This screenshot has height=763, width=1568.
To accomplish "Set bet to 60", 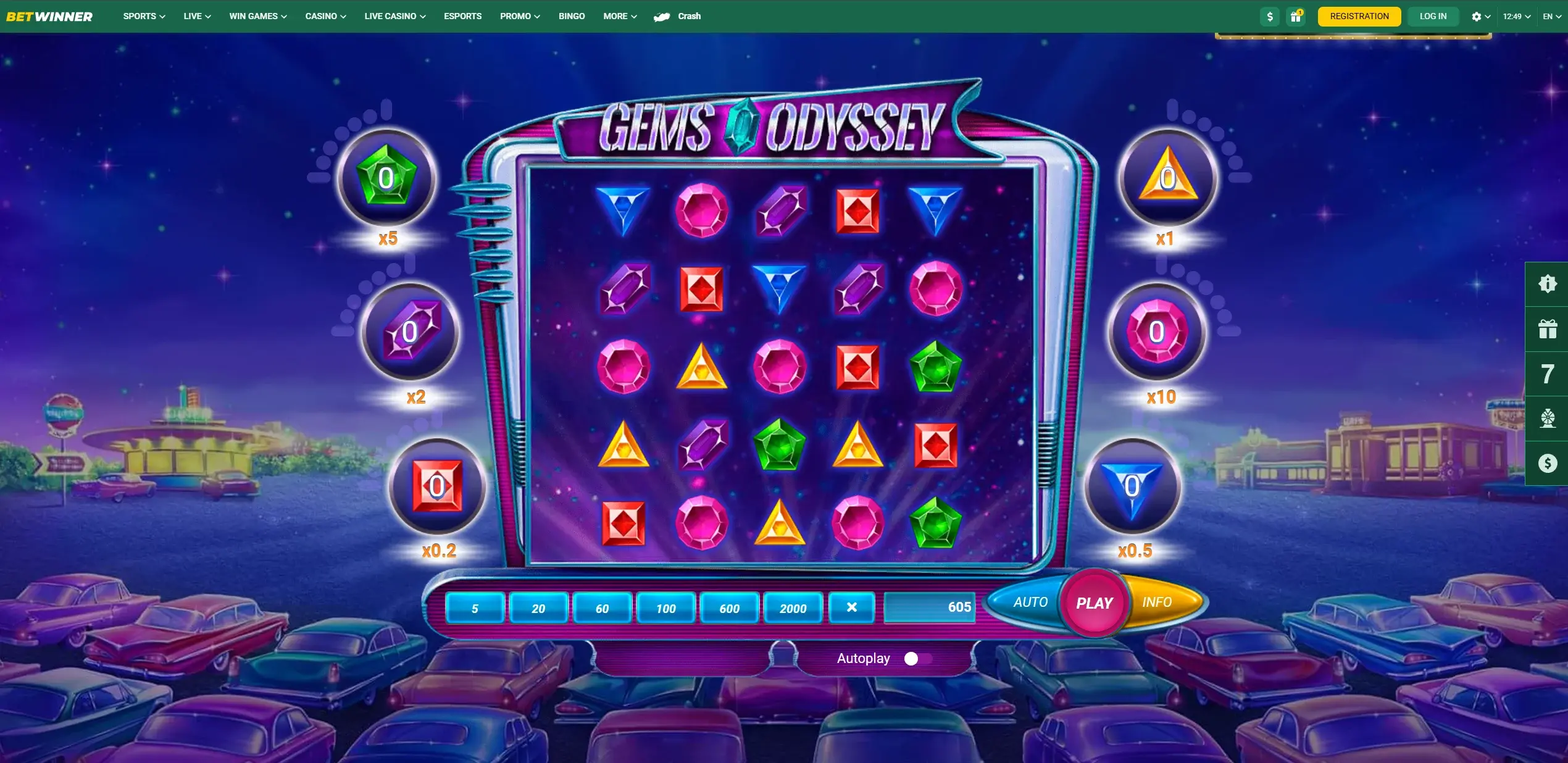I will 602,608.
